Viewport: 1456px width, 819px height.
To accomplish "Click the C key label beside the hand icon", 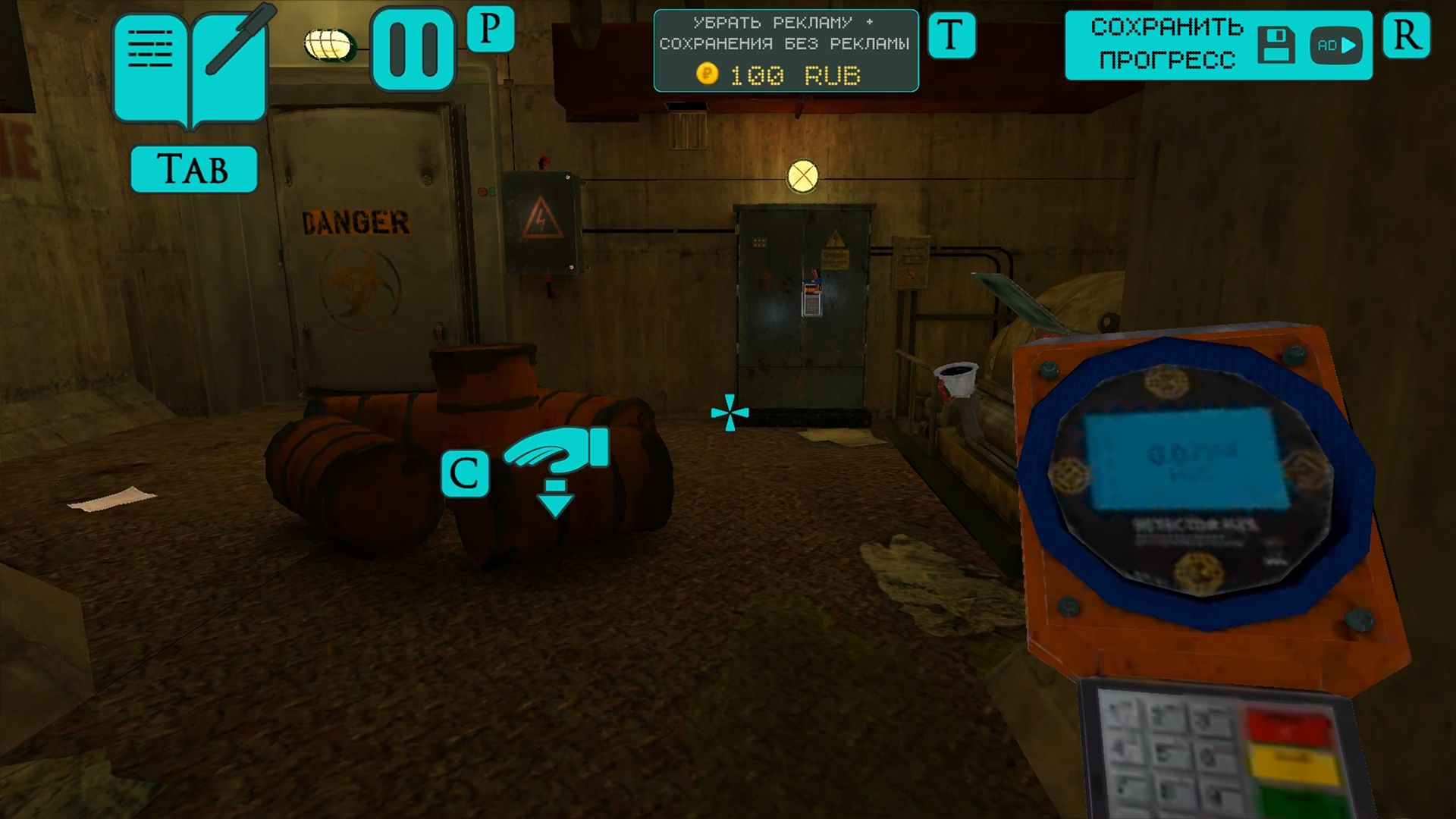I will [466, 472].
